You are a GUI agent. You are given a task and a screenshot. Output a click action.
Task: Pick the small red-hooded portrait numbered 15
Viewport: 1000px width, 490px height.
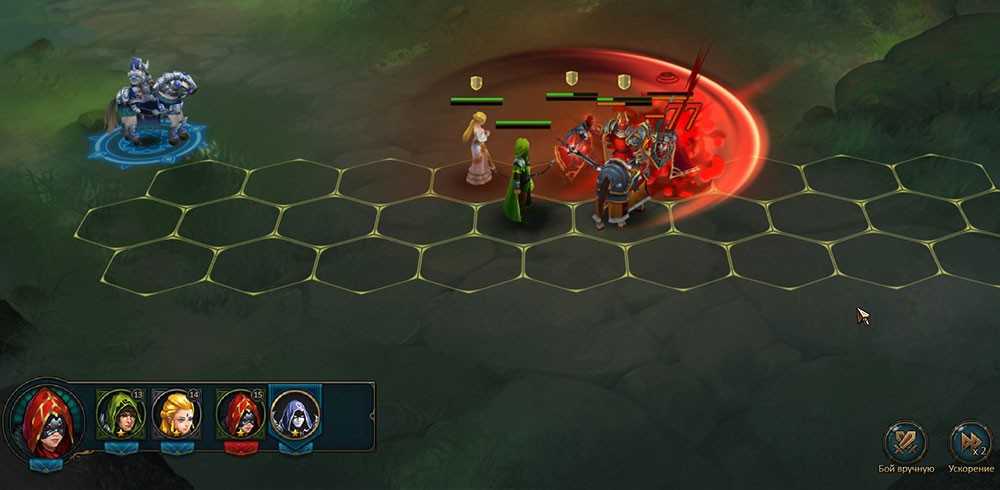pos(239,414)
